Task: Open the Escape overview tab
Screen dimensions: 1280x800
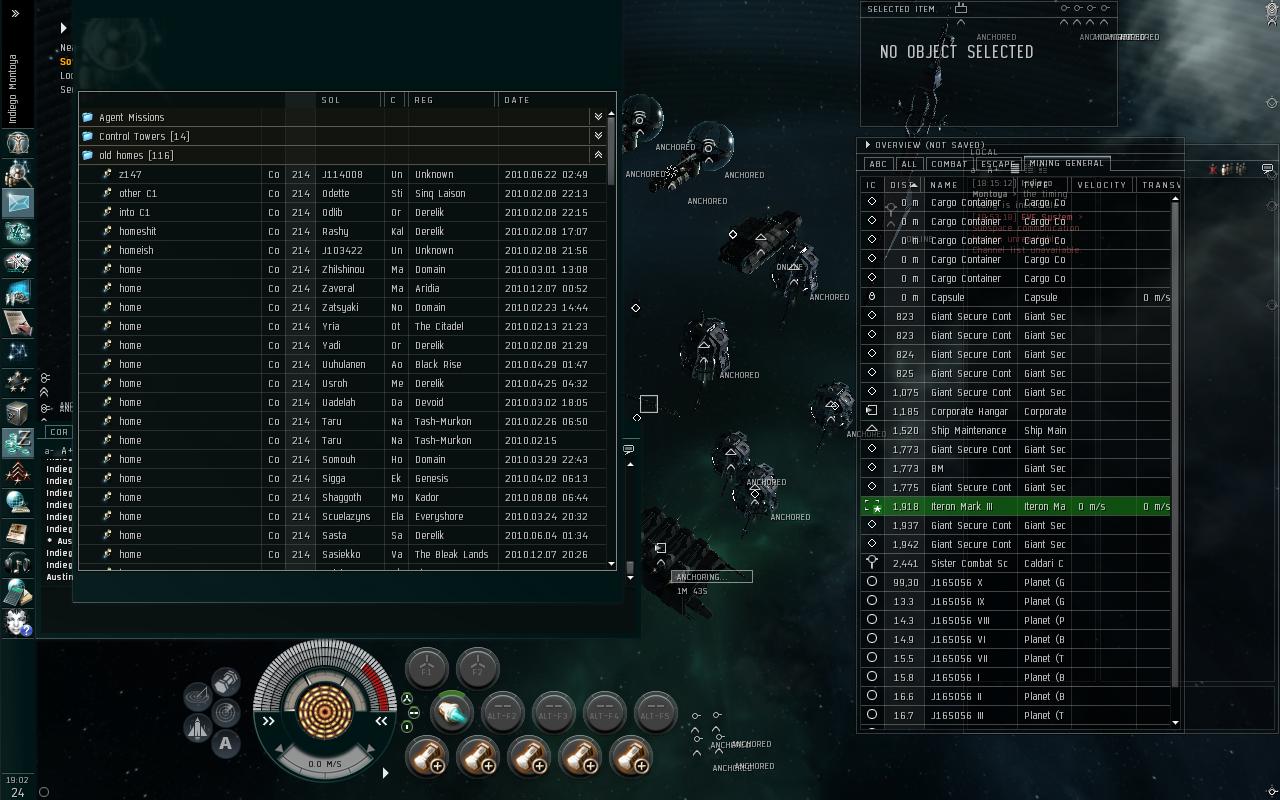Action: (x=997, y=164)
